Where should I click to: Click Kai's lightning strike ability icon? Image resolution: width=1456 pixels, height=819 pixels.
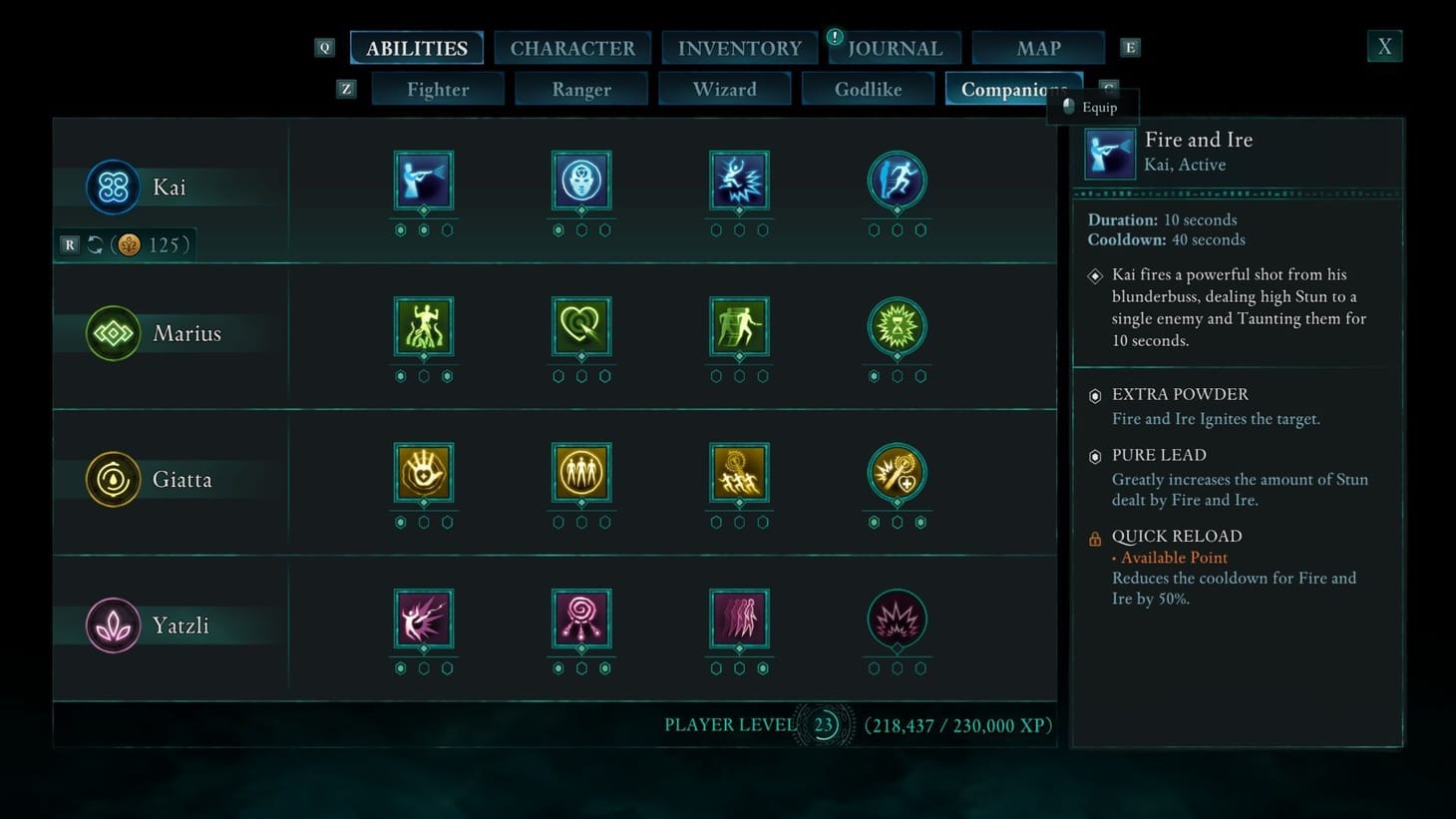[738, 180]
